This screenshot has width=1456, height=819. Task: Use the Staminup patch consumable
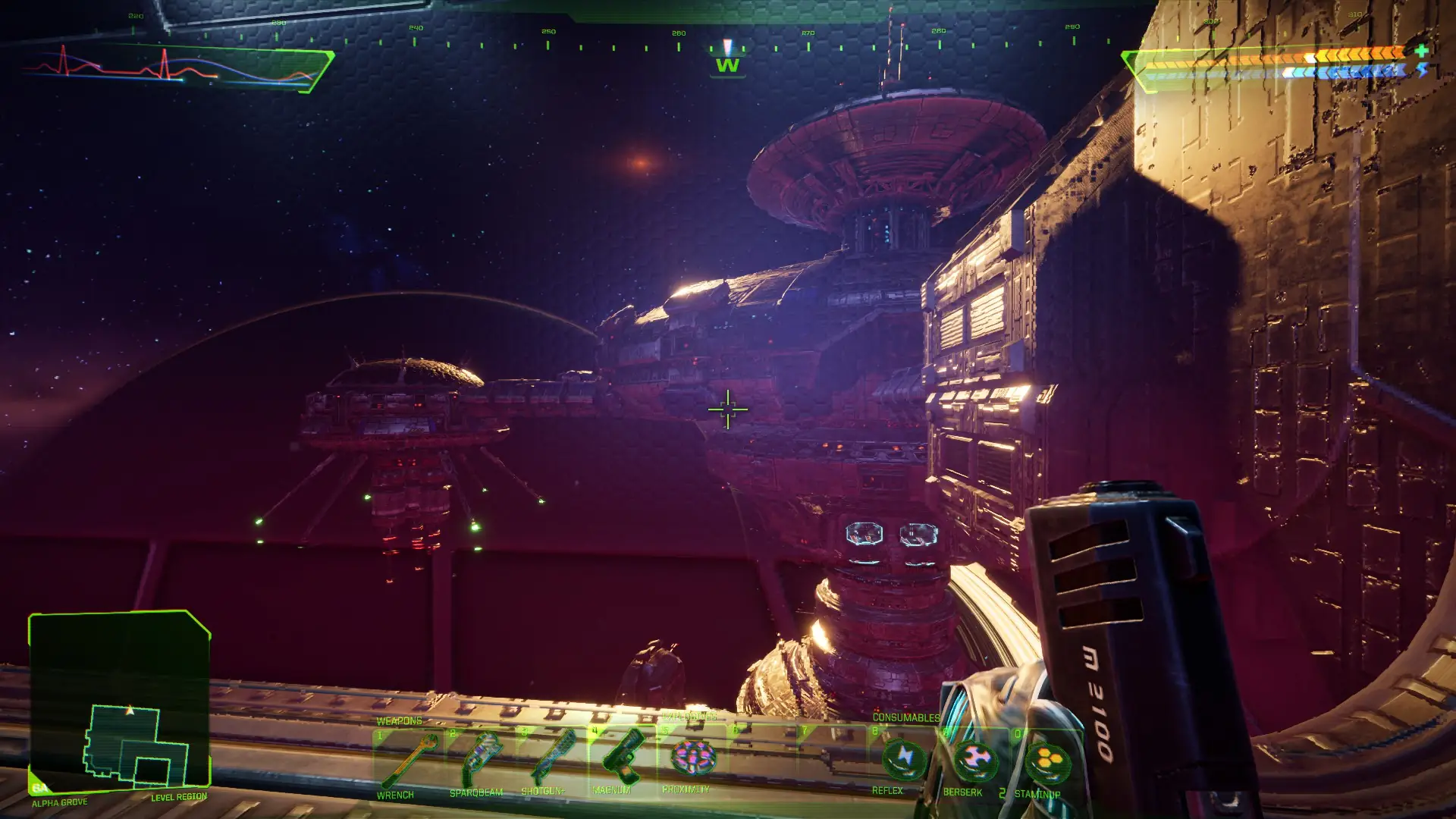pyautogui.click(x=1046, y=763)
